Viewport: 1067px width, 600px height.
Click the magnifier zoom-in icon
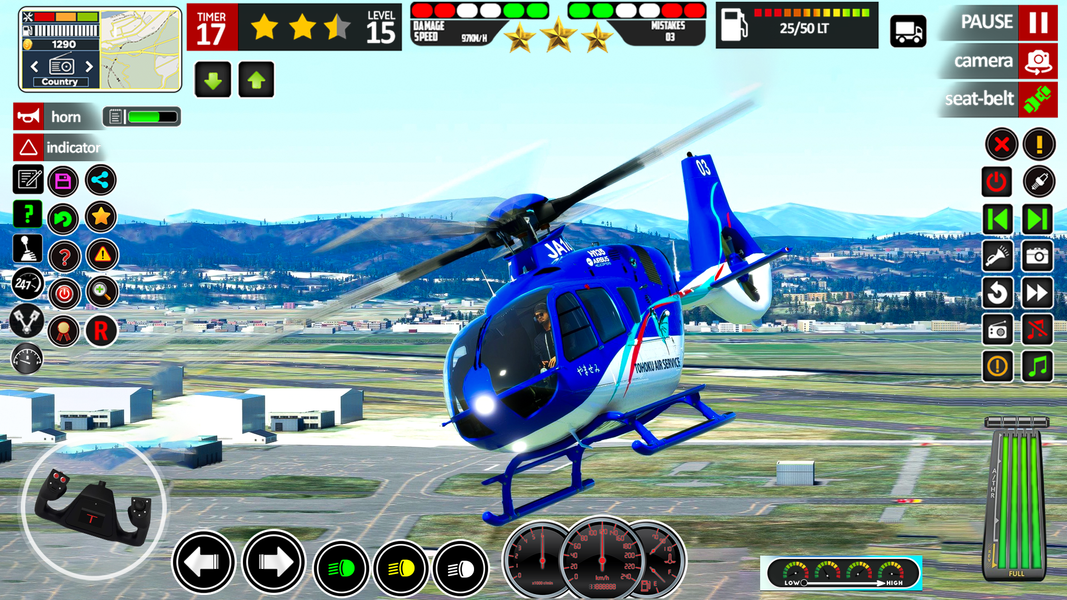pyautogui.click(x=100, y=292)
